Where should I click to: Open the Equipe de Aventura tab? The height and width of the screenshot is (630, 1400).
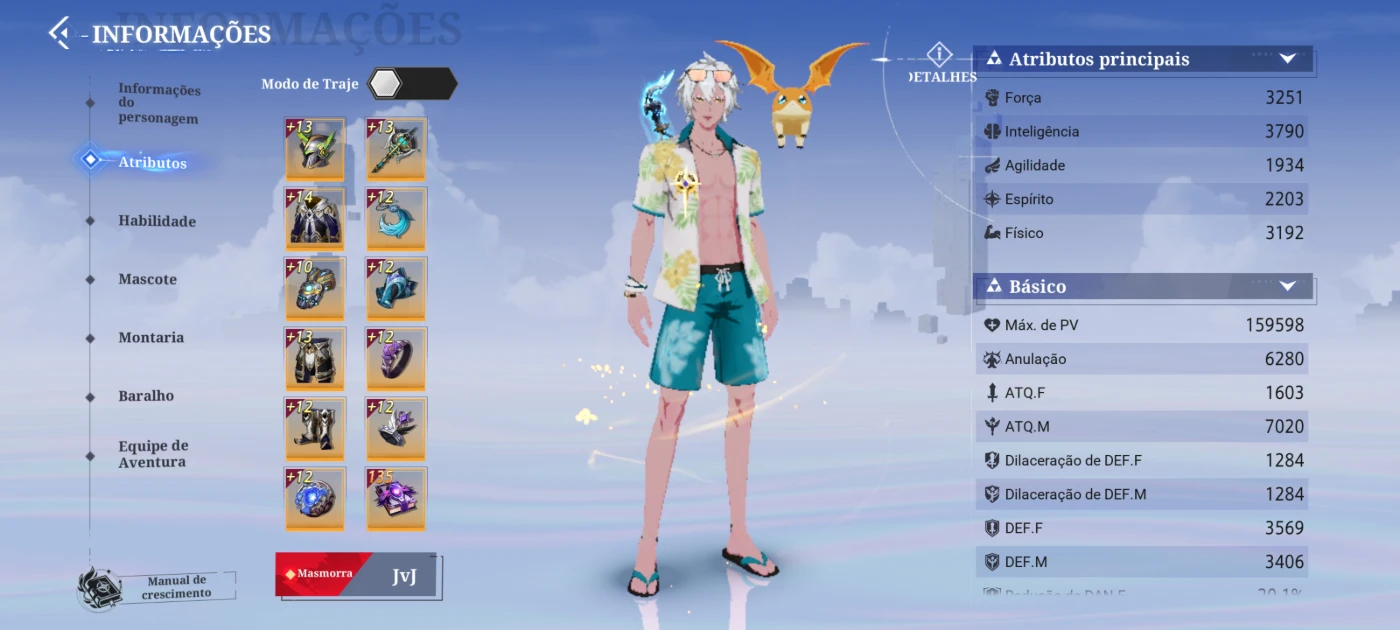pyautogui.click(x=153, y=454)
